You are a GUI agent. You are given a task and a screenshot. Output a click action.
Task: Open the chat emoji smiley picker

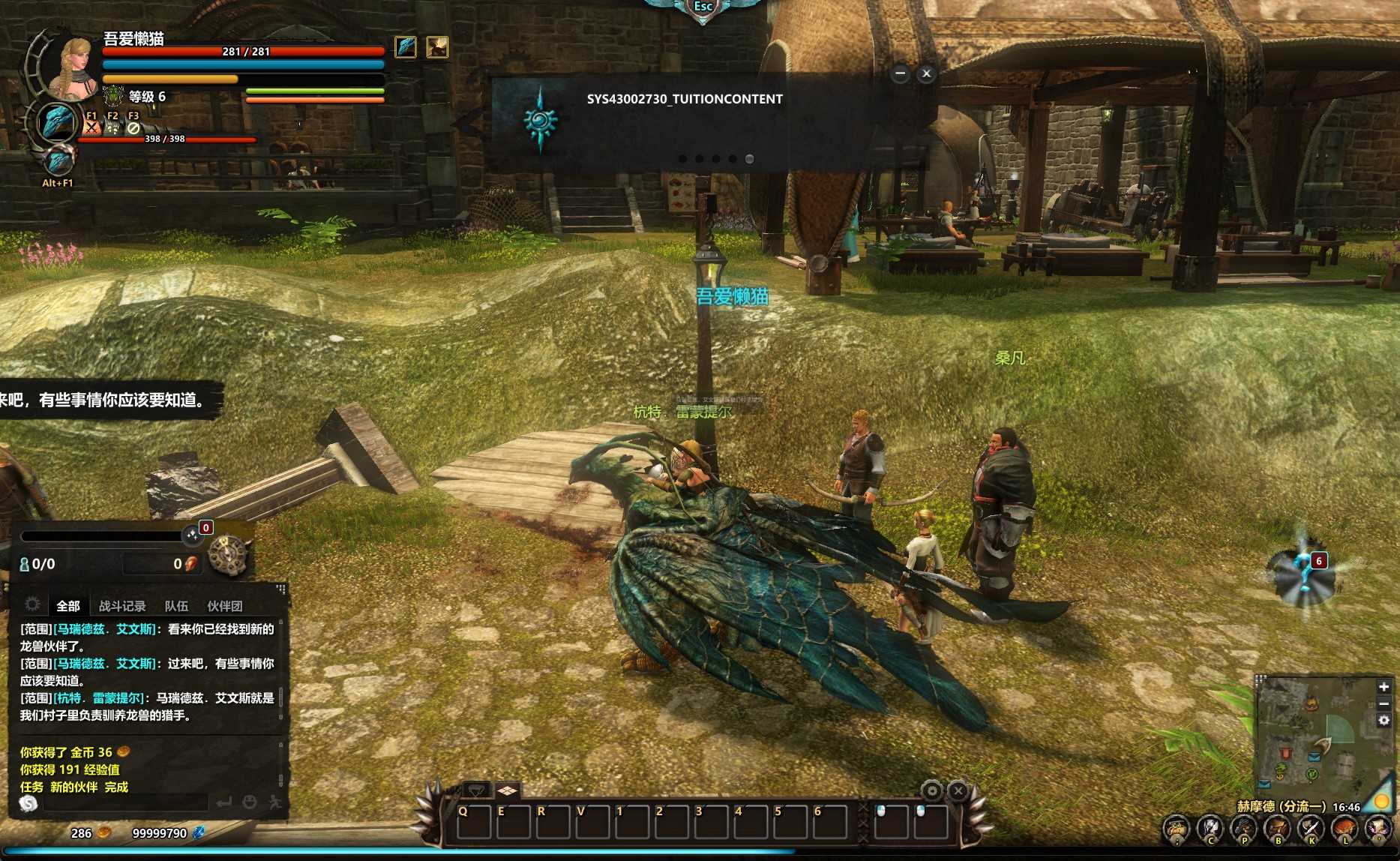[250, 802]
